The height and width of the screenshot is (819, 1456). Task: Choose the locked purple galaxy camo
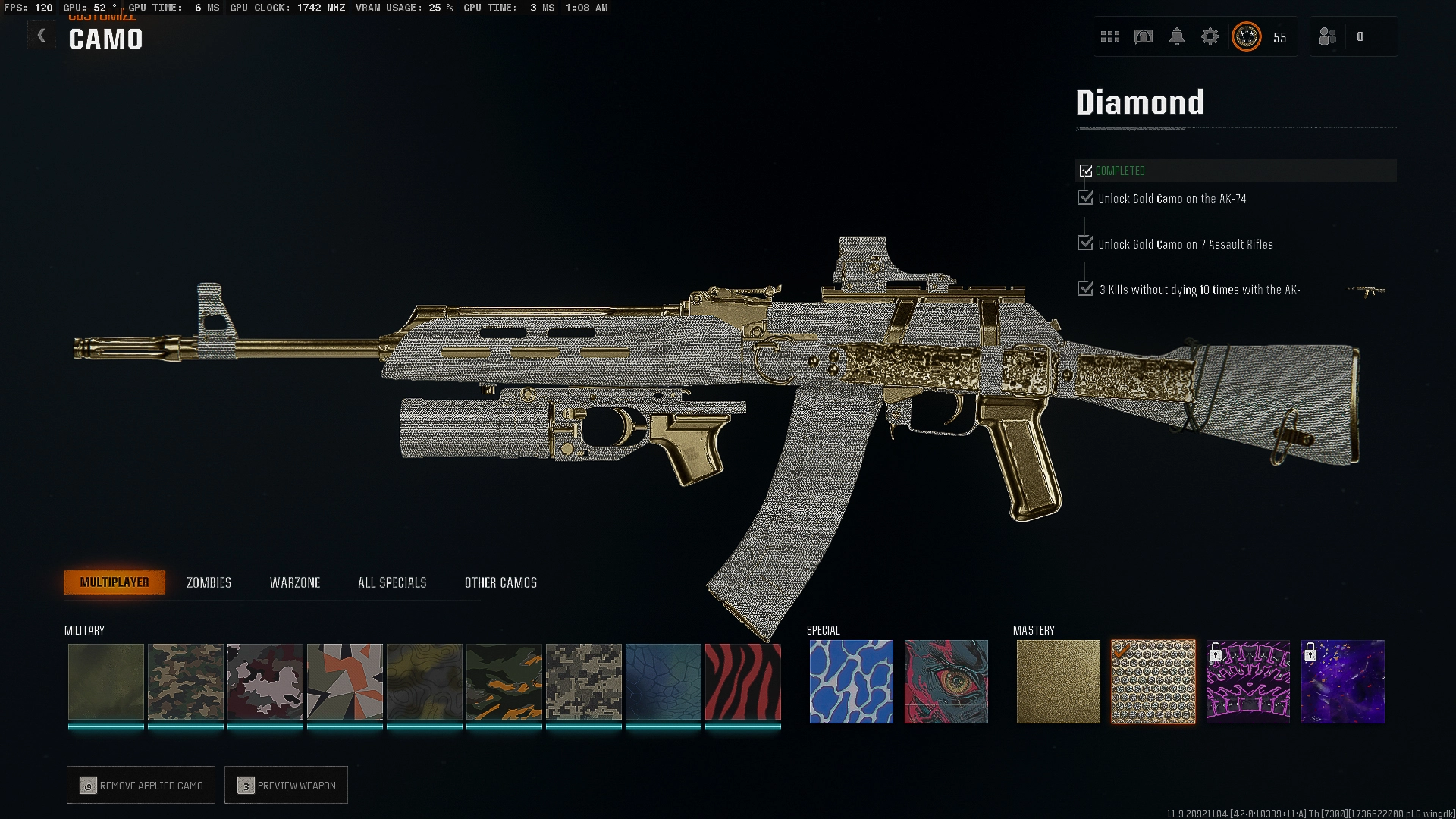(x=1342, y=681)
